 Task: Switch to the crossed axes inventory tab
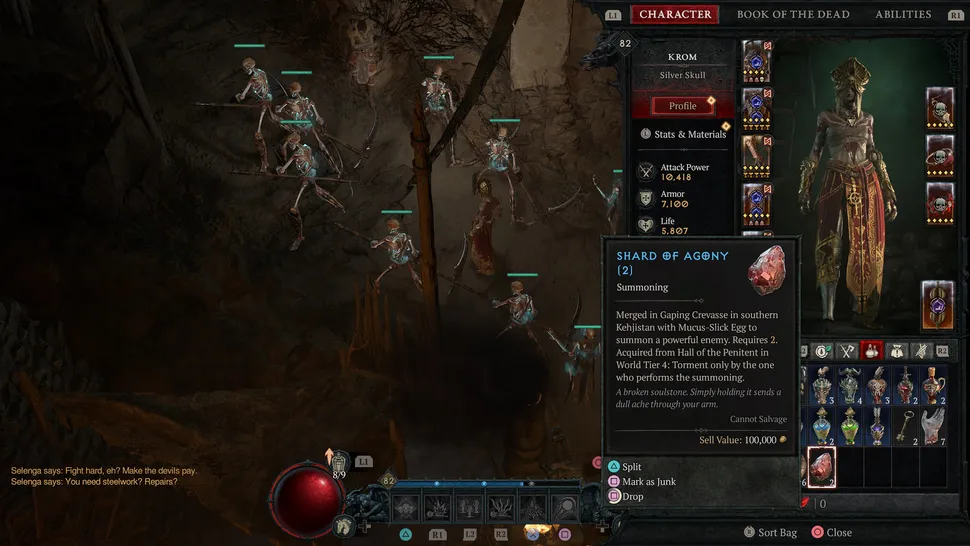pos(845,351)
